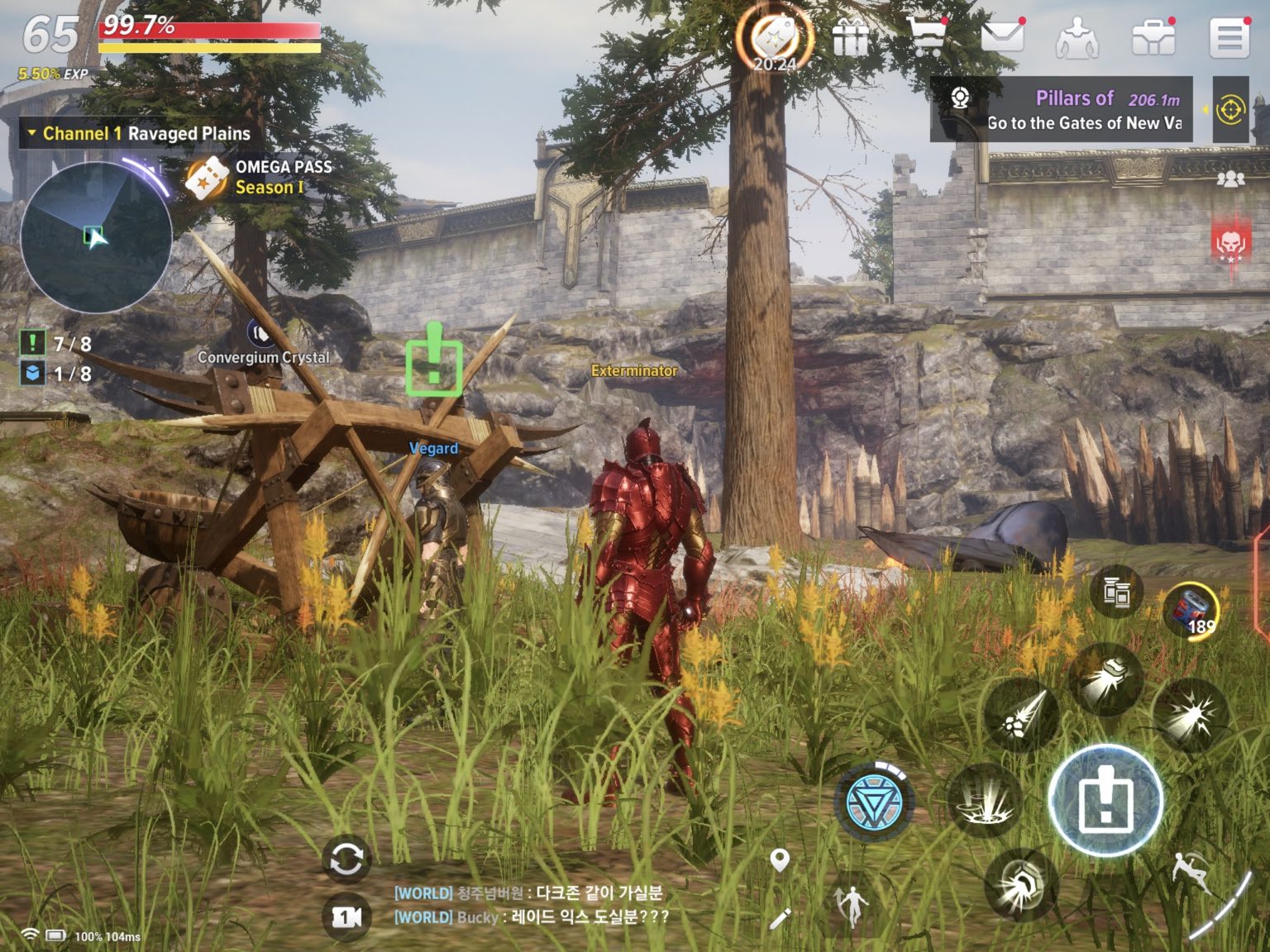
Task: Open the briefcase inventory icon
Action: tap(1153, 37)
